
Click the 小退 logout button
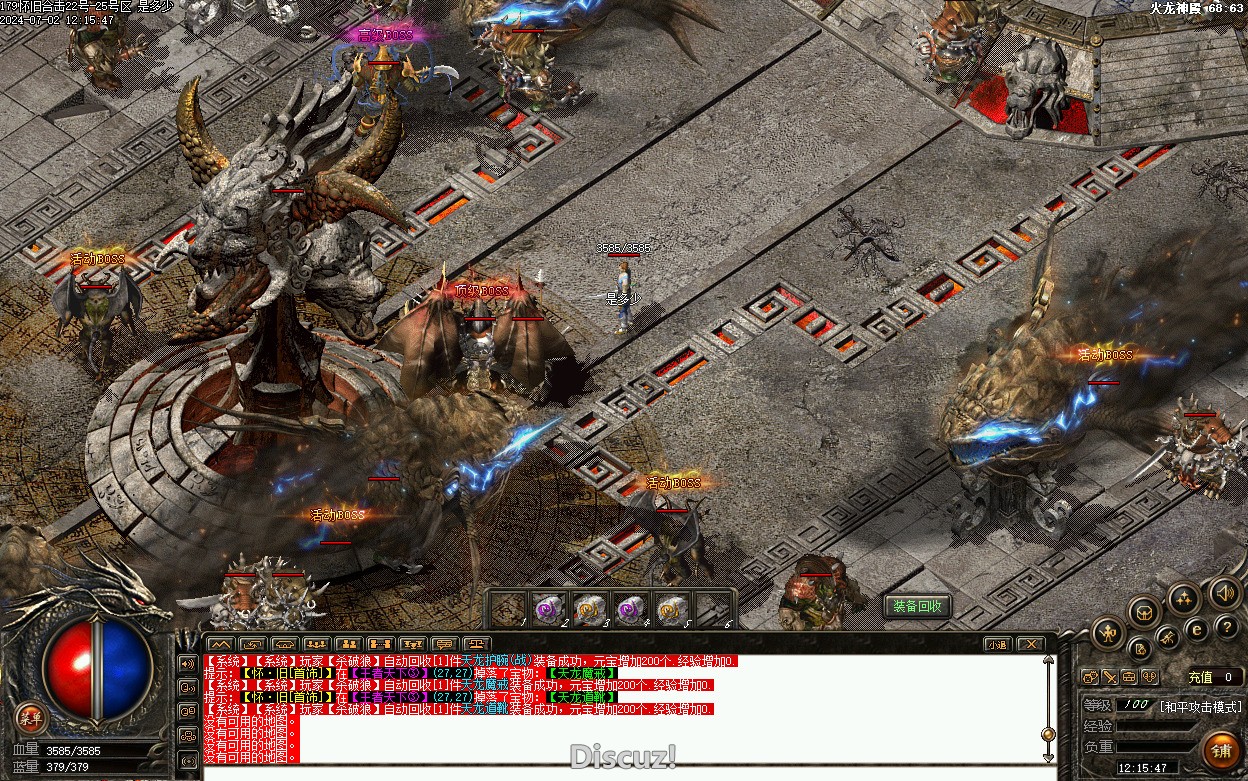click(996, 644)
